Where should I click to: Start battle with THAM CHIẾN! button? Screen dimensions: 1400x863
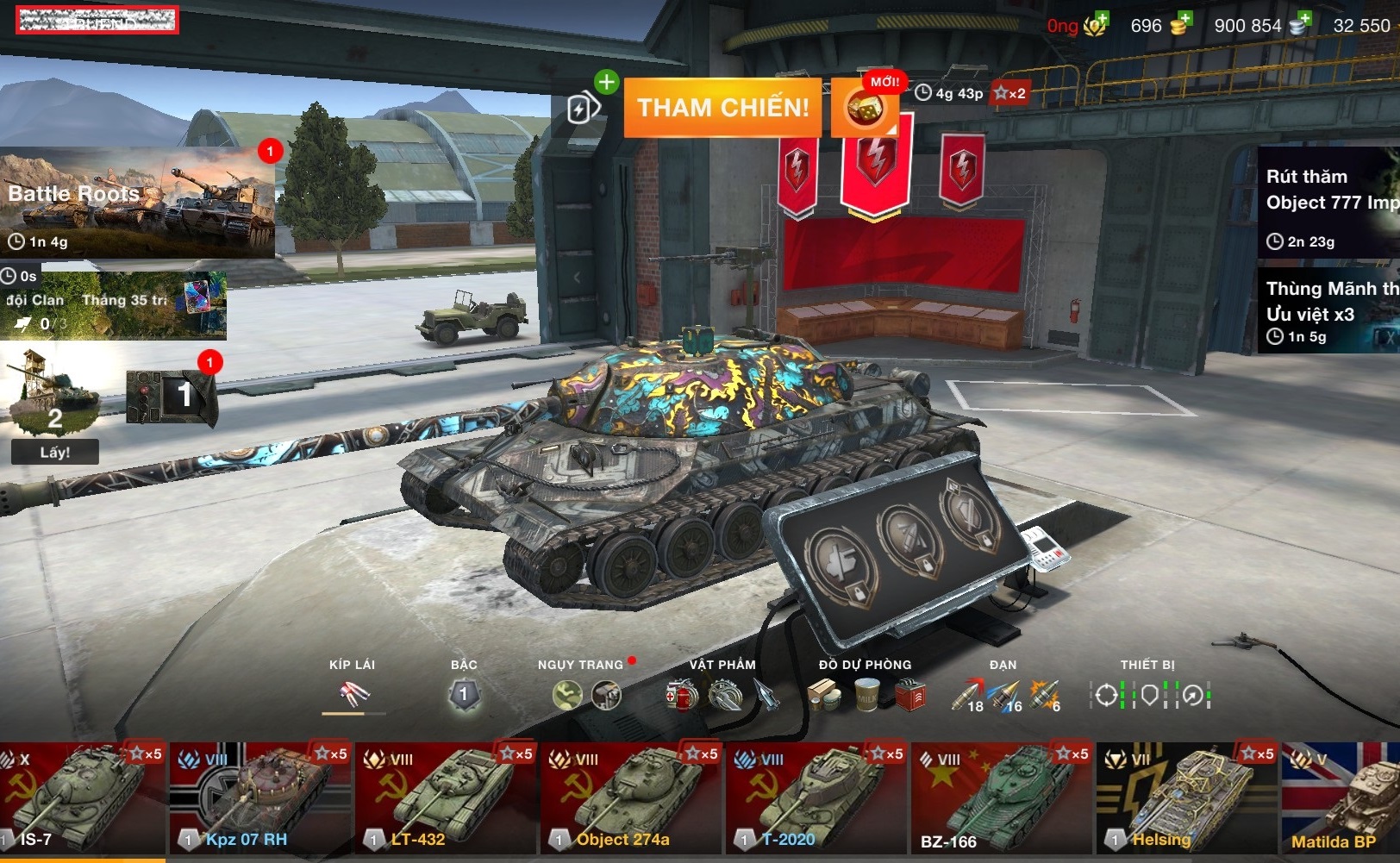pyautogui.click(x=722, y=108)
